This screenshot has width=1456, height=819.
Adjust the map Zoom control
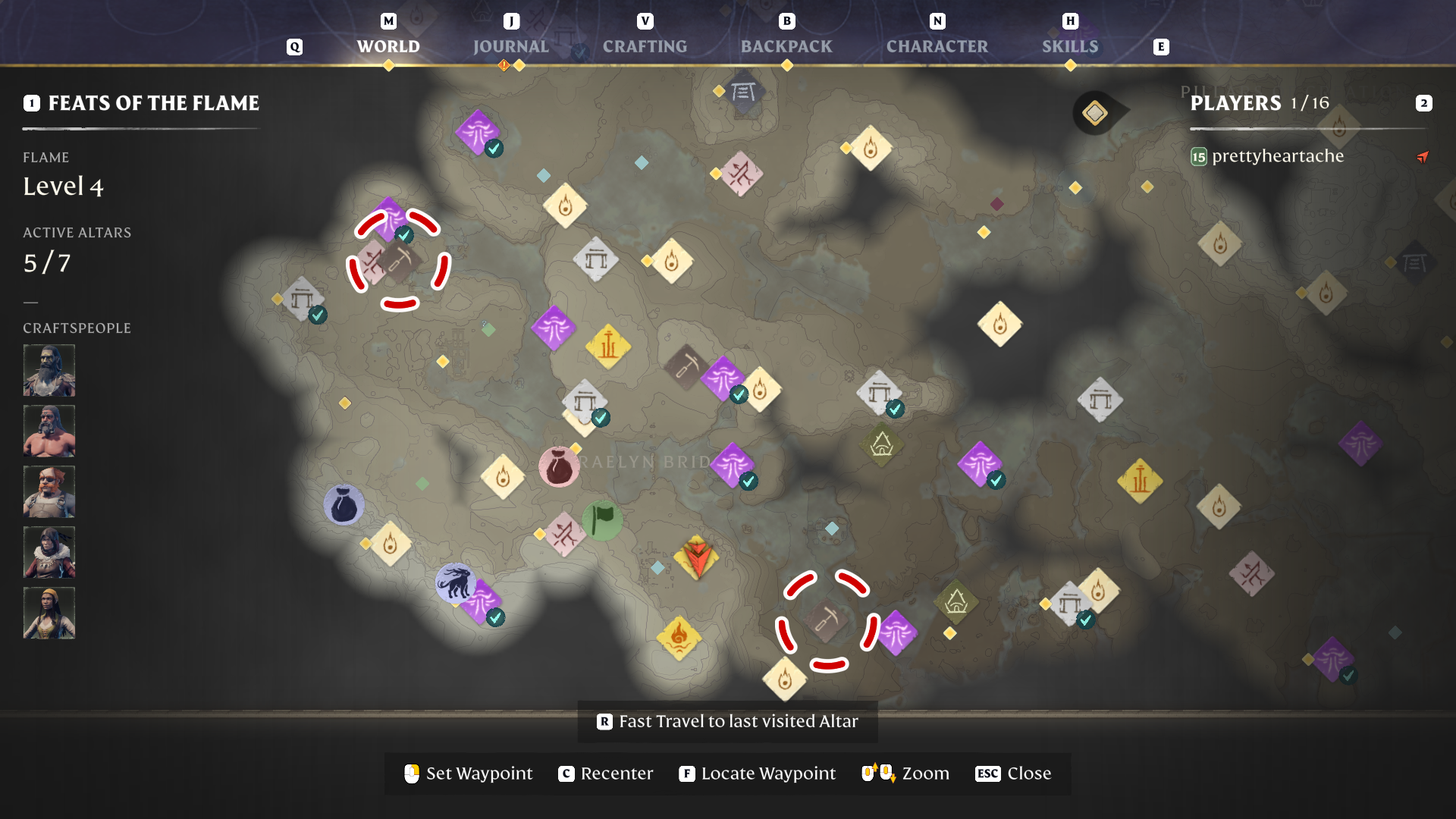[905, 773]
